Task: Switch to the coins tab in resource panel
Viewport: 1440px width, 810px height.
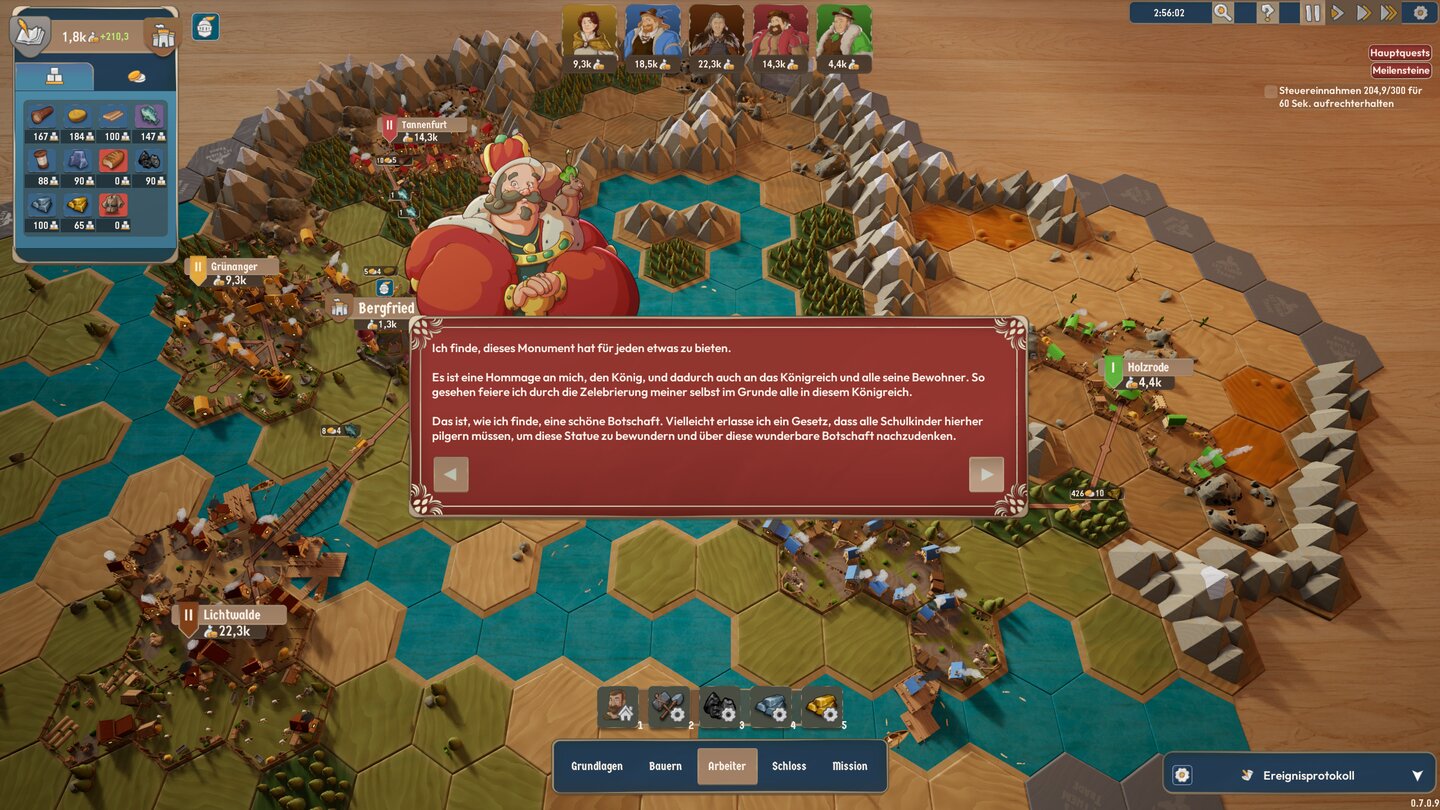Action: (135, 77)
